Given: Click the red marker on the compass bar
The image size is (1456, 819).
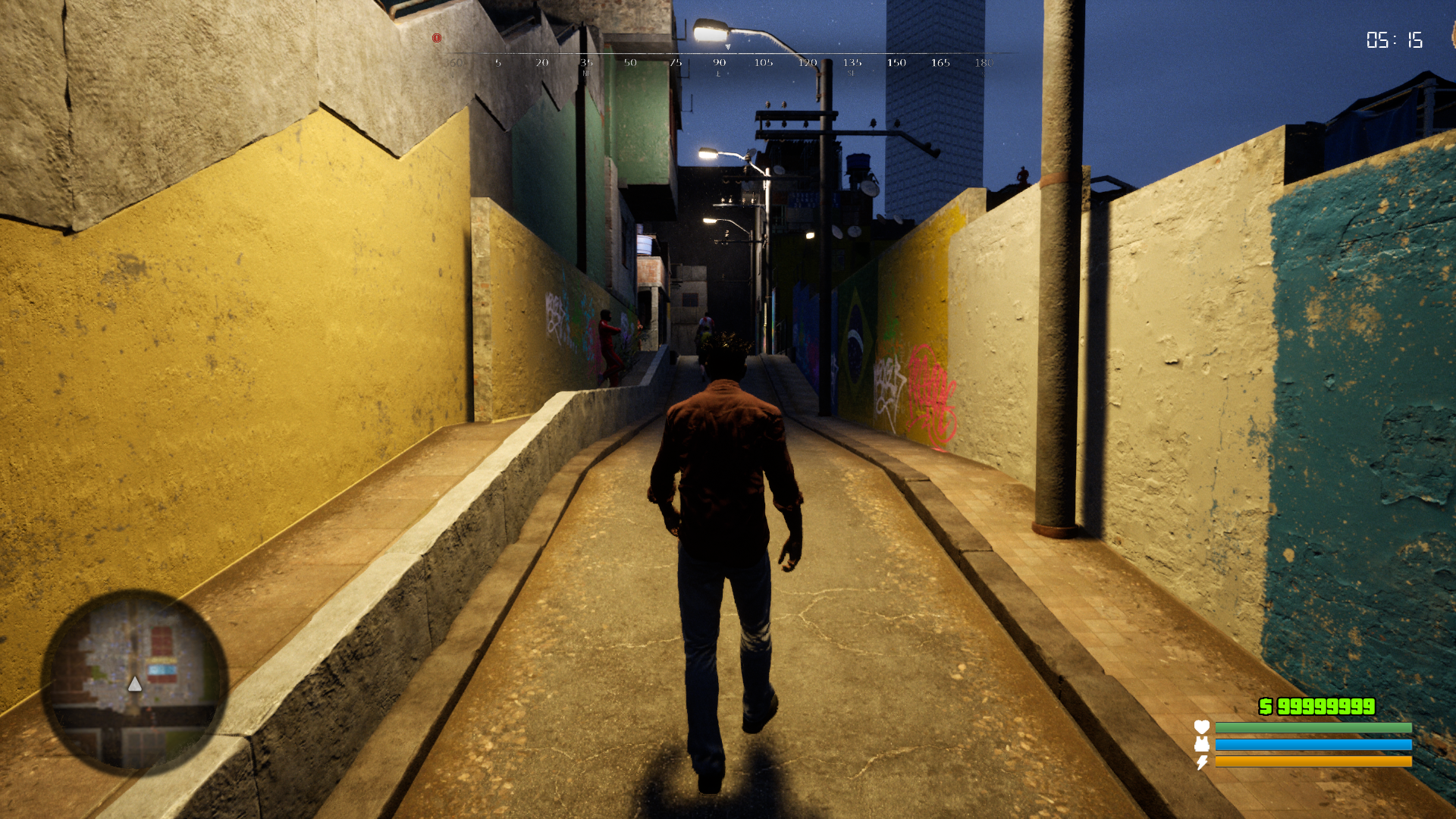Looking at the screenshot, I should click(x=437, y=38).
